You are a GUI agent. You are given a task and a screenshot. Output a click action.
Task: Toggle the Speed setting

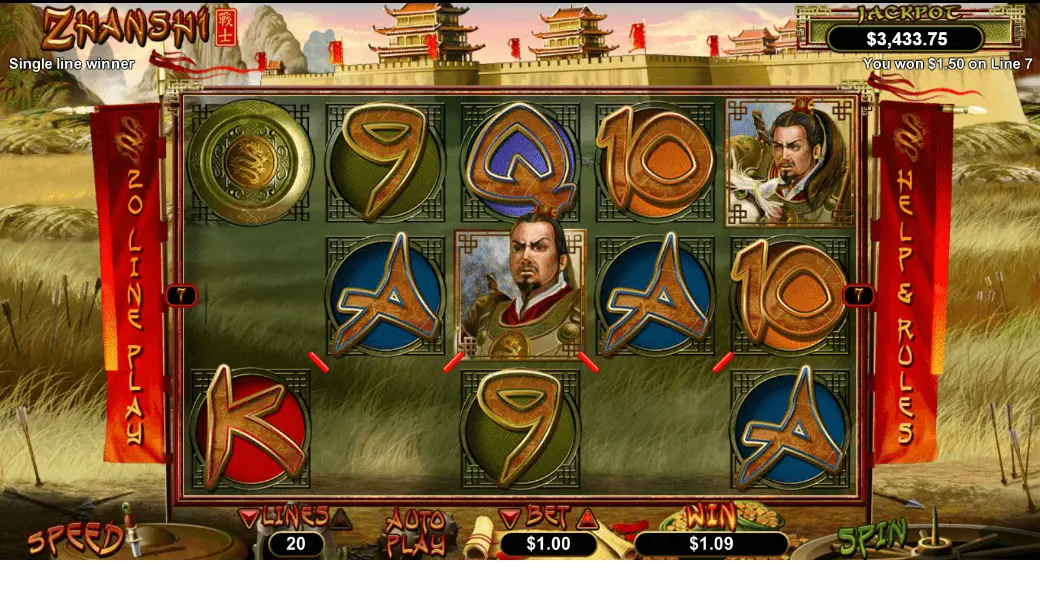(76, 540)
